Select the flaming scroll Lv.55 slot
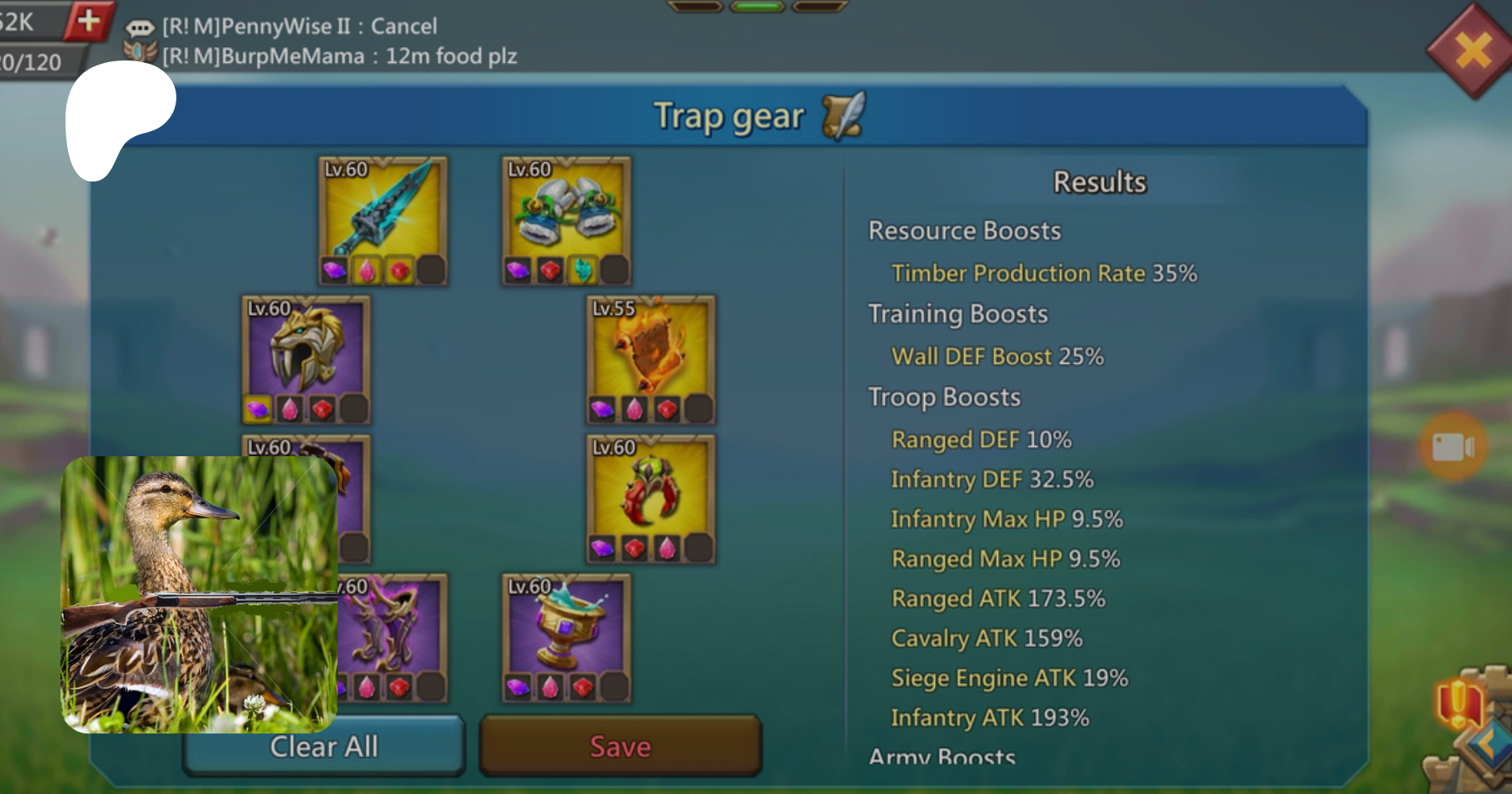 tap(651, 349)
